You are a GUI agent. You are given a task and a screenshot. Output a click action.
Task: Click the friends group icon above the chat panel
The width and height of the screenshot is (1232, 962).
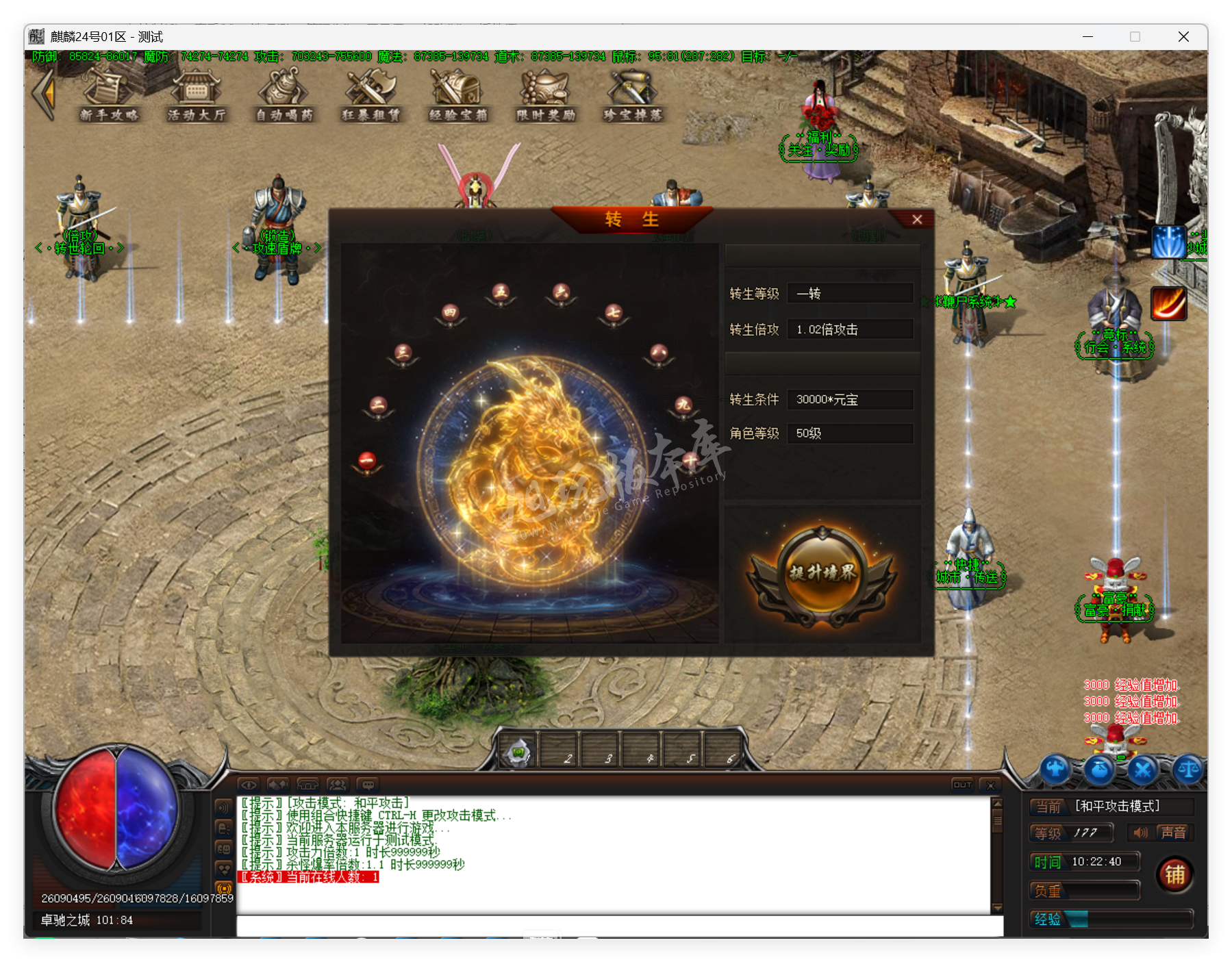[x=338, y=785]
